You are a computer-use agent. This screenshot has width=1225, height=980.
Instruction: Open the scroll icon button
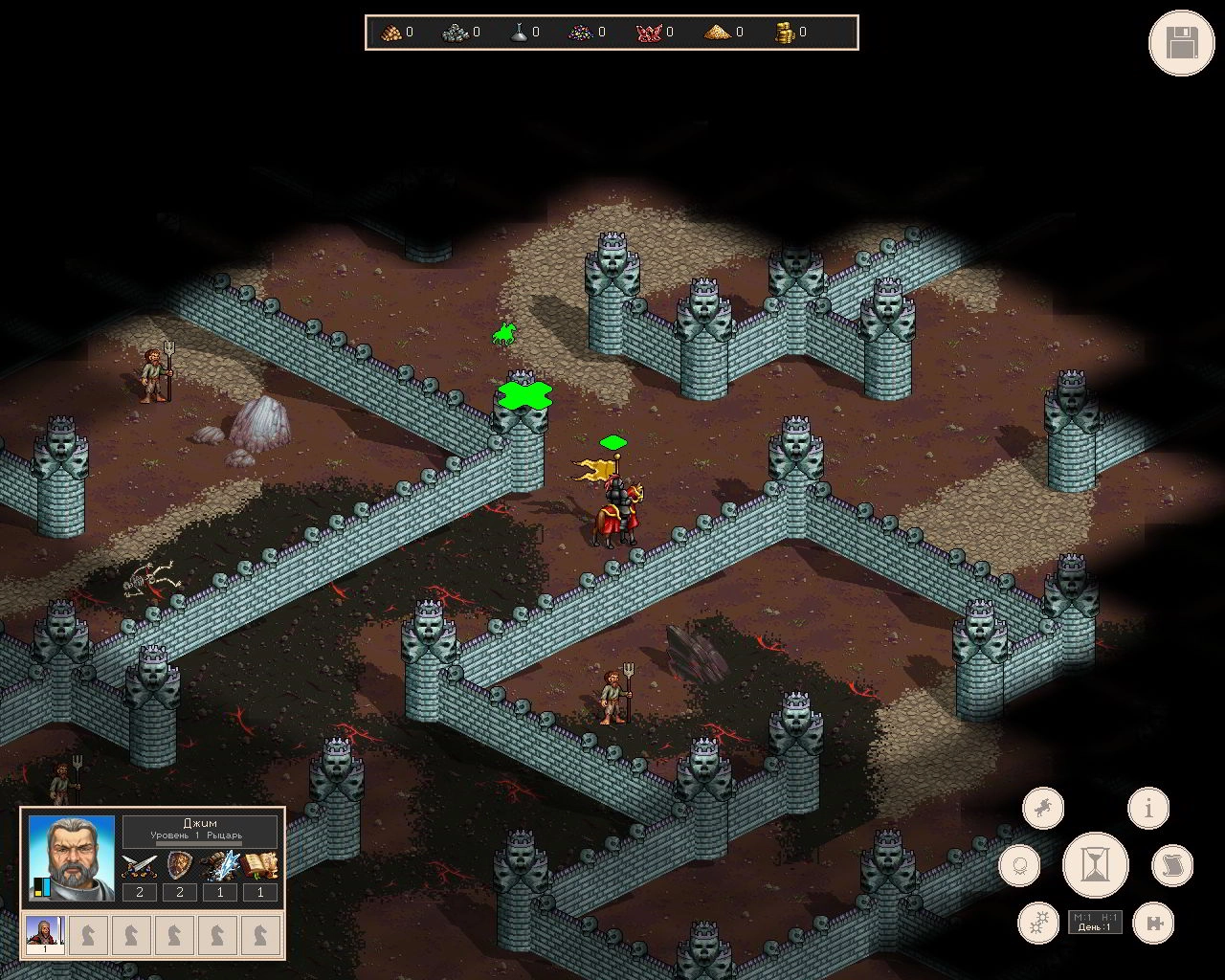pyautogui.click(x=1172, y=865)
